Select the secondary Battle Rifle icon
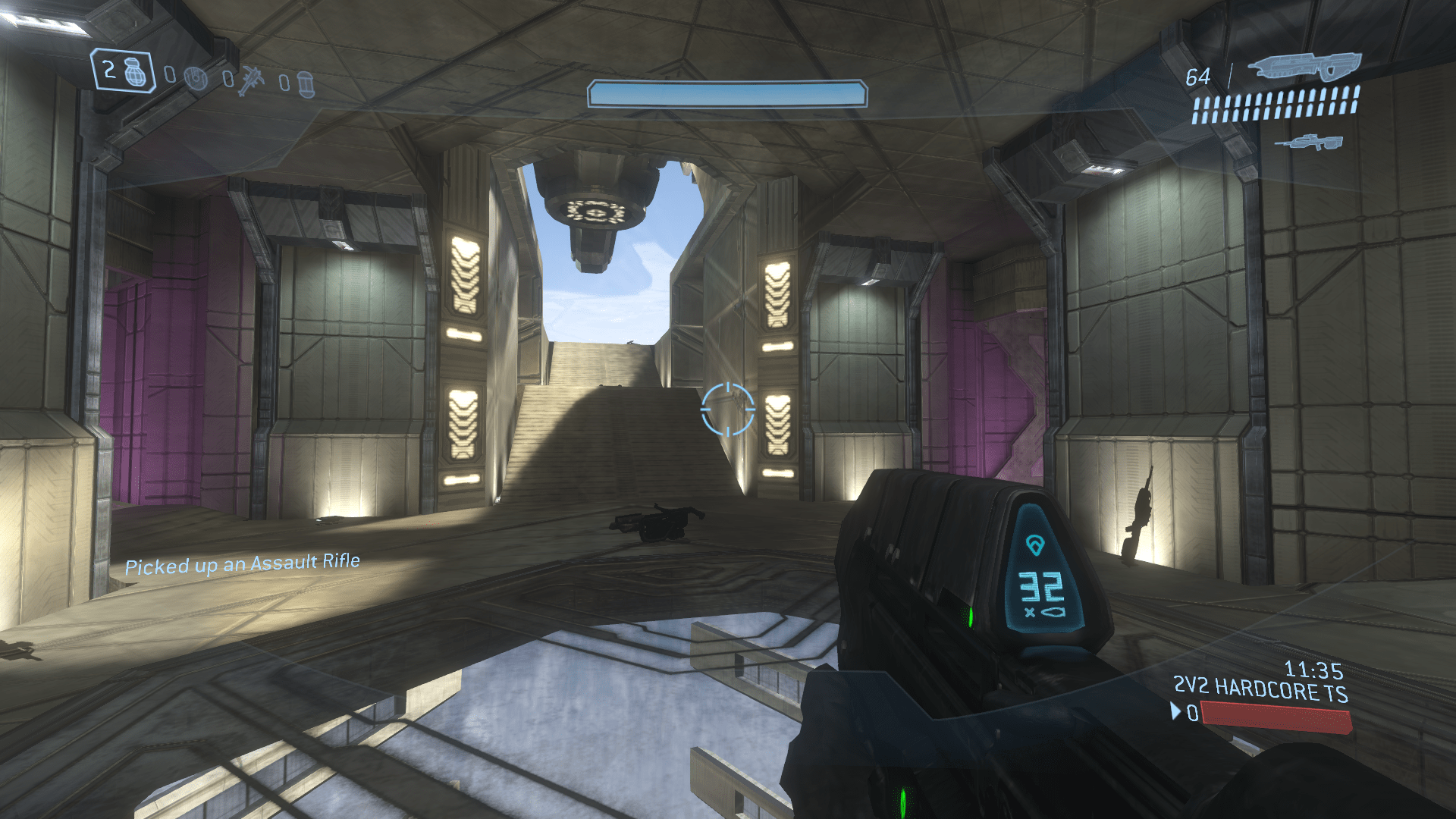The image size is (1456, 819). coord(1309,142)
